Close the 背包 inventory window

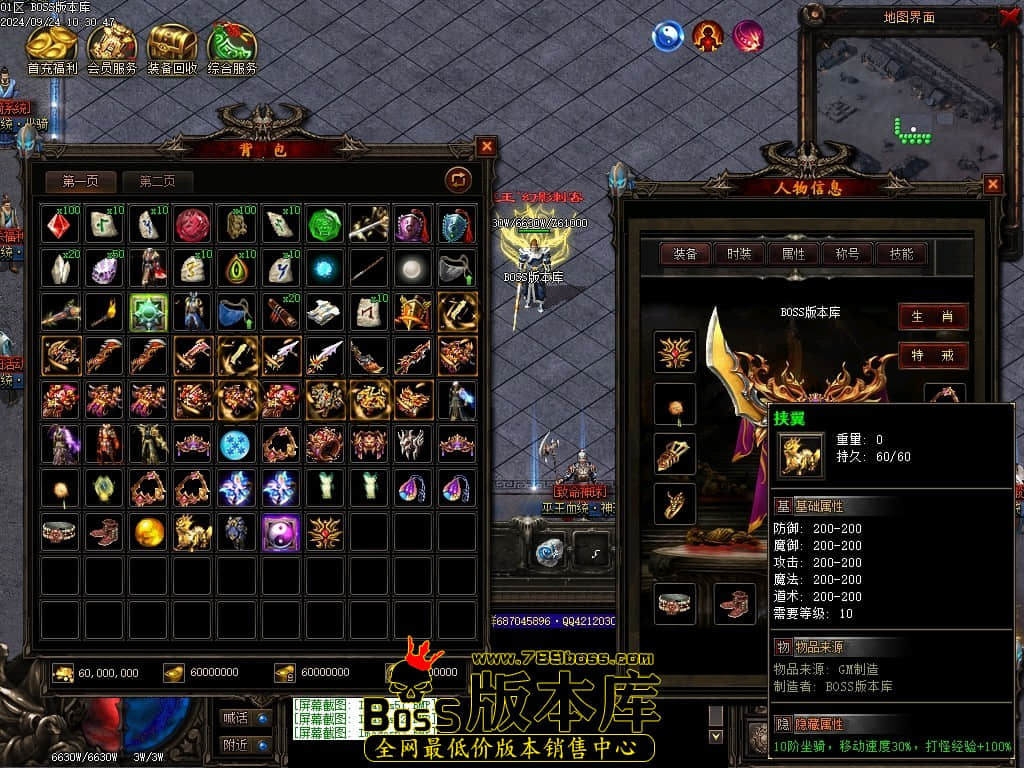(486, 147)
